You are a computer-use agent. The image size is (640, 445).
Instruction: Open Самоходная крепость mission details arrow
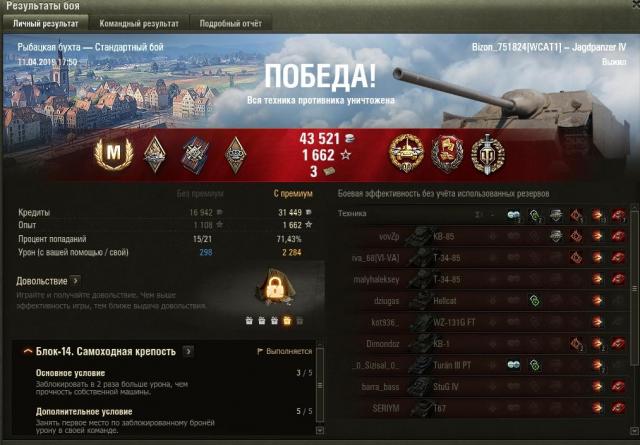pyautogui.click(x=188, y=352)
